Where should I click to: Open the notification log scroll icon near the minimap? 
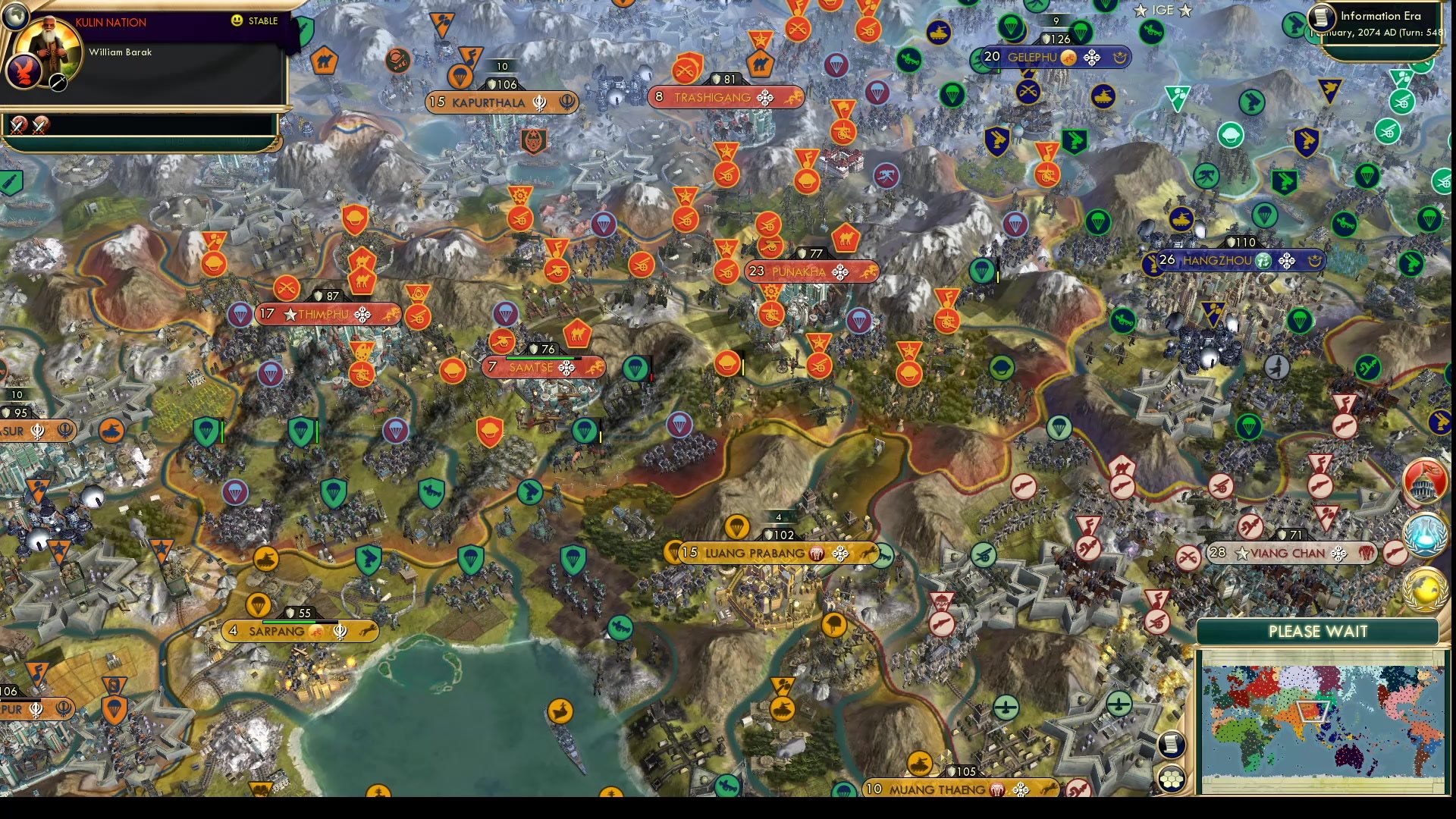(x=1172, y=745)
